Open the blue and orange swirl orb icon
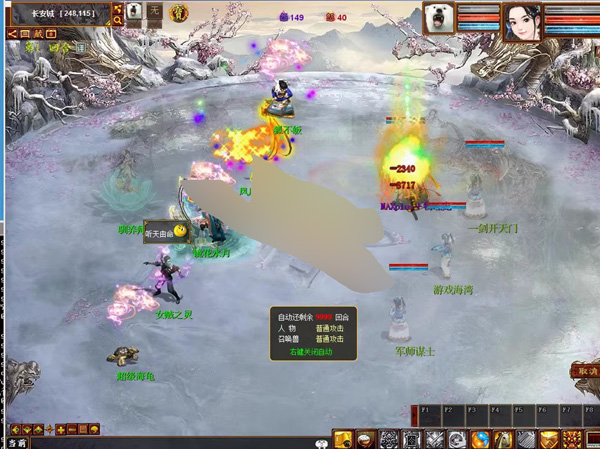600x449 pixels. pos(480,439)
